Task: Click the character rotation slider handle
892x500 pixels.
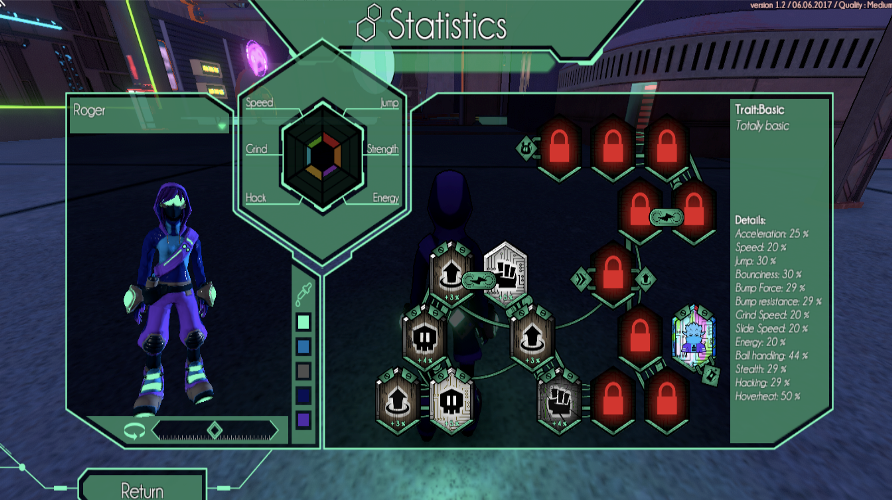Action: pos(214,431)
